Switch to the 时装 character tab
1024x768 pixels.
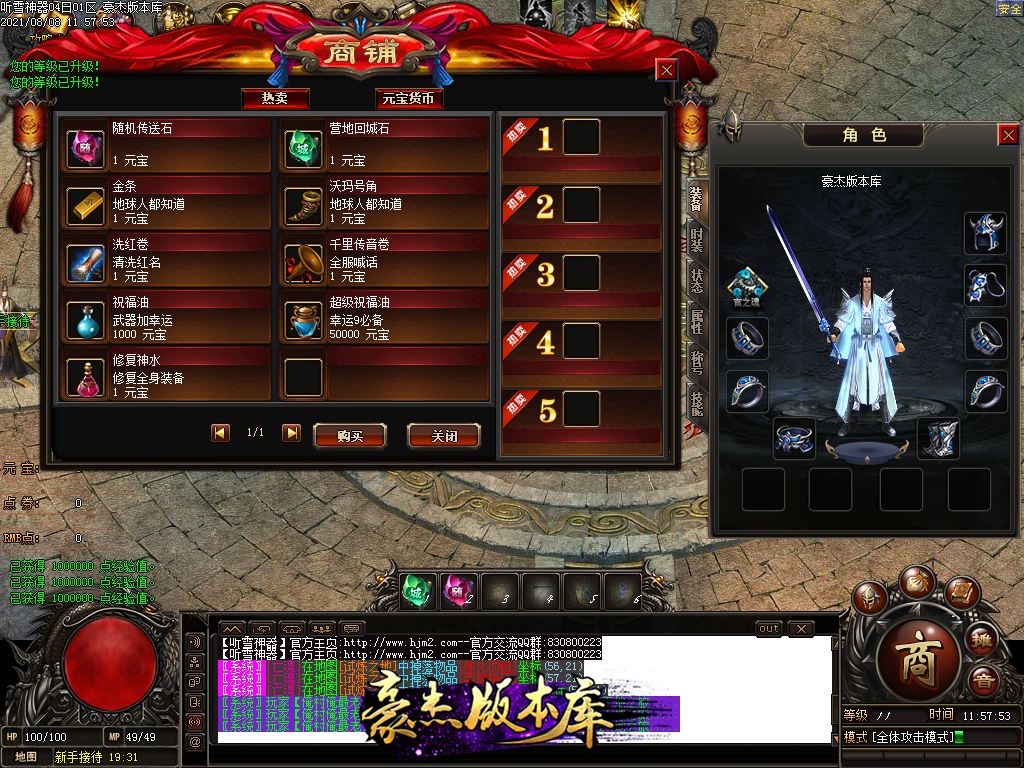click(696, 239)
